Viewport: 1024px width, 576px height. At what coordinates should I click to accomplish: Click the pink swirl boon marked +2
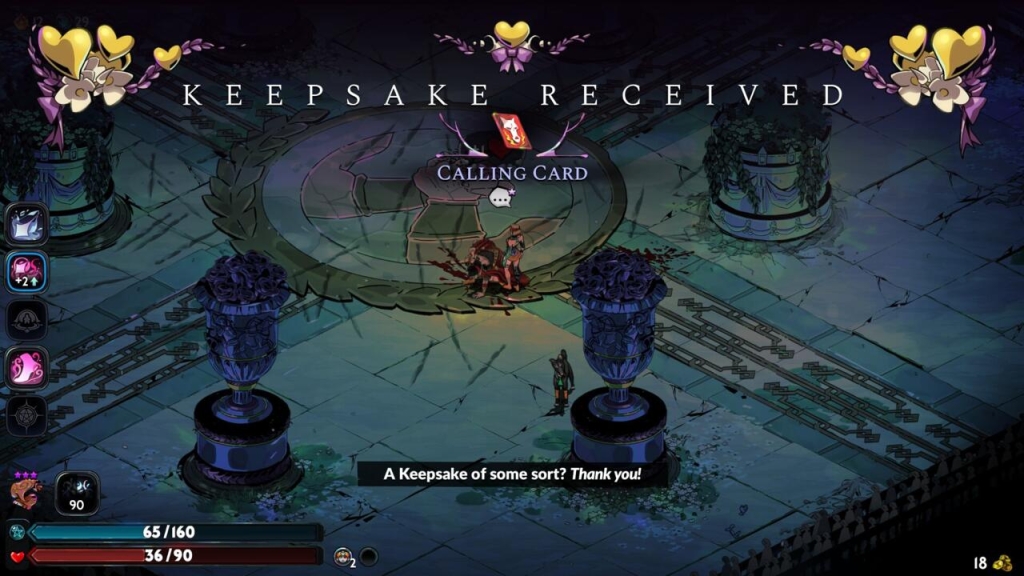pyautogui.click(x=27, y=272)
